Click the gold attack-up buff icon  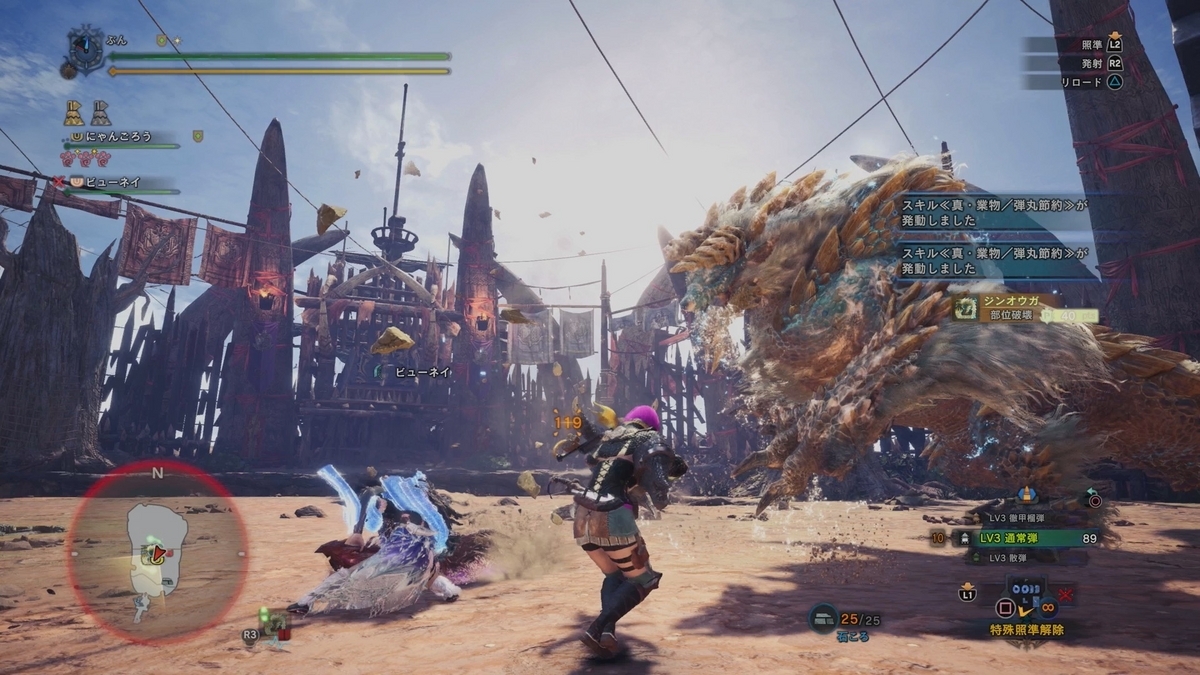[x=74, y=112]
